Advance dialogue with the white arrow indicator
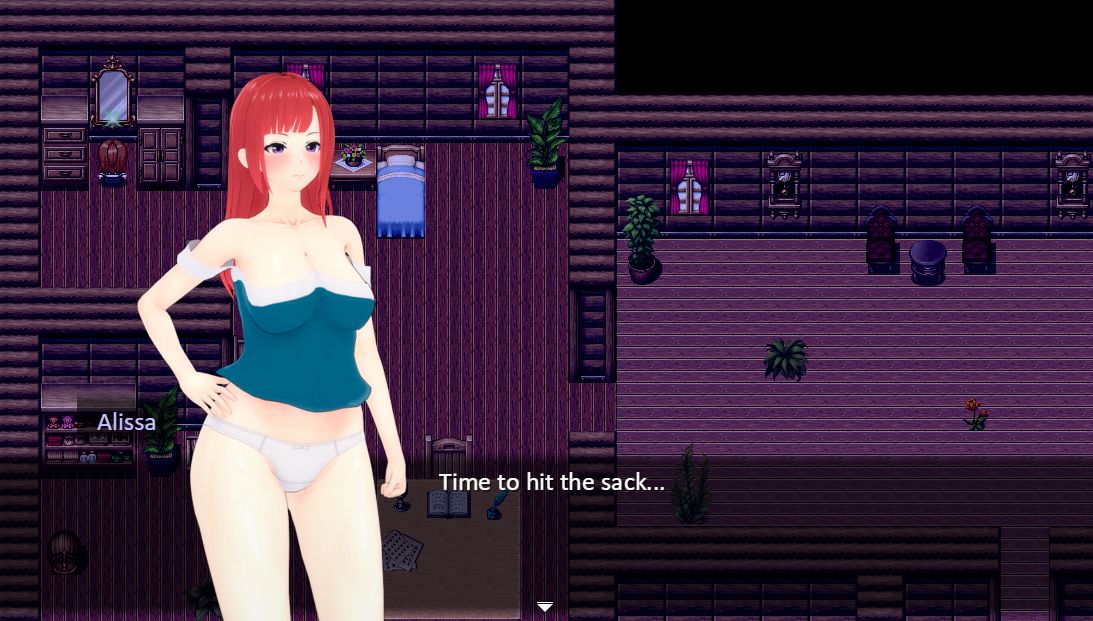The image size is (1093, 621). 545,606
